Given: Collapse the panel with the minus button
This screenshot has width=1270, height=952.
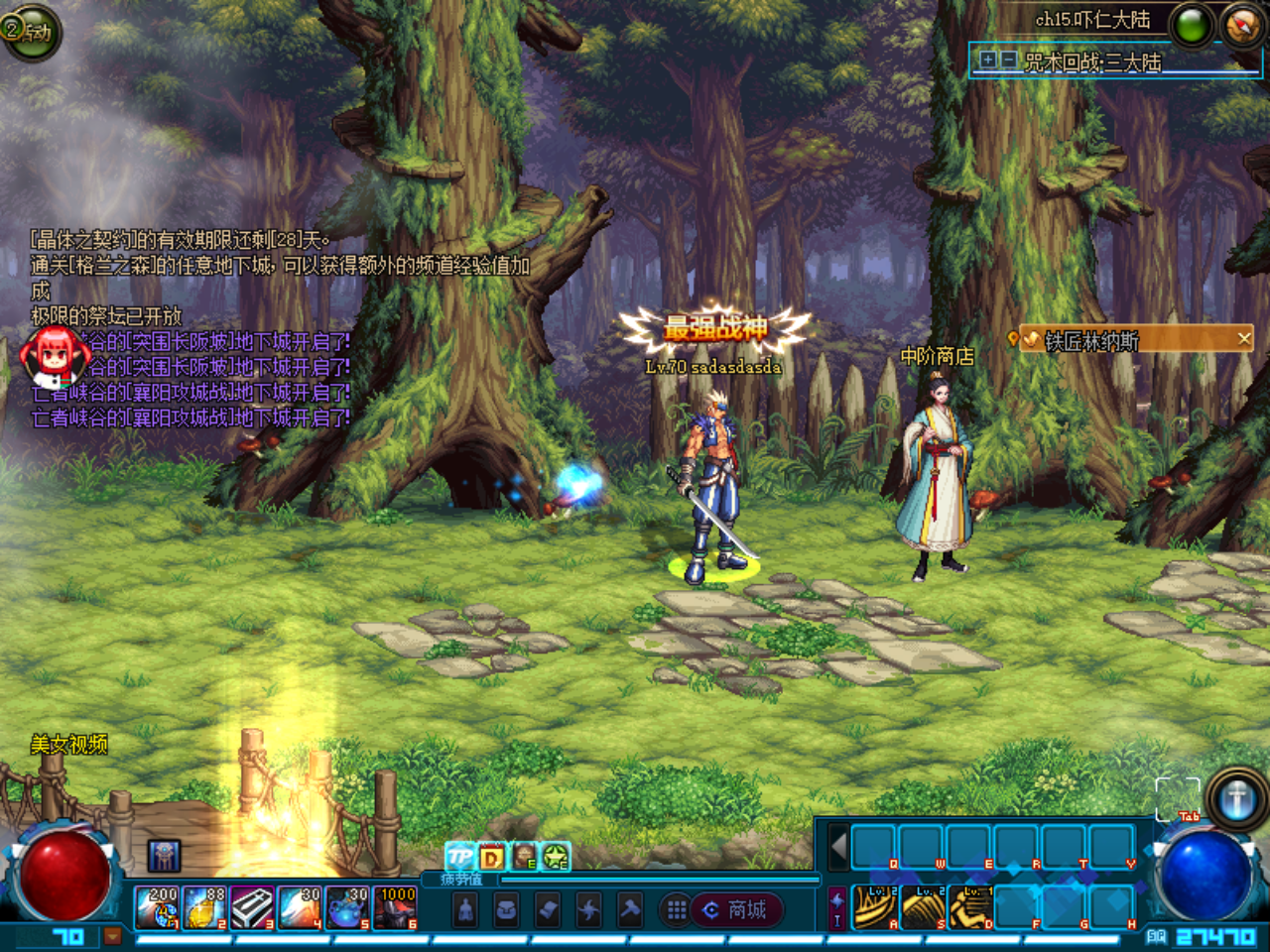Looking at the screenshot, I should coord(1008,60).
